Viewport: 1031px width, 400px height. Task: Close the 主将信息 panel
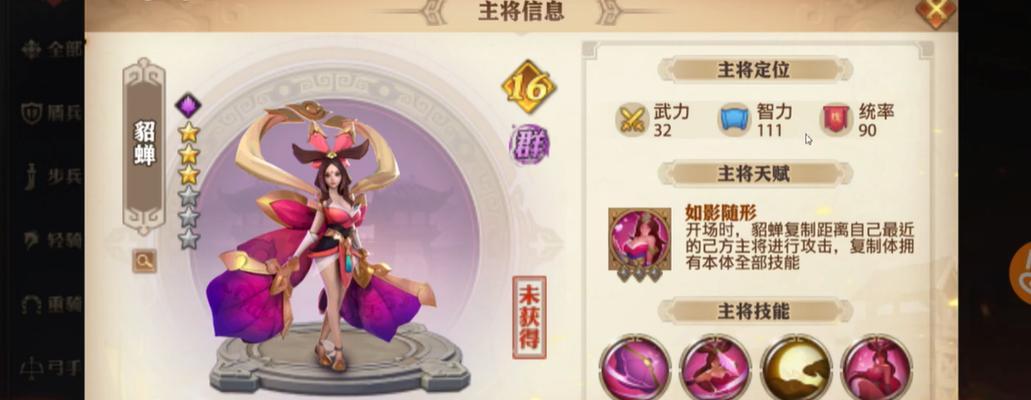pos(935,11)
